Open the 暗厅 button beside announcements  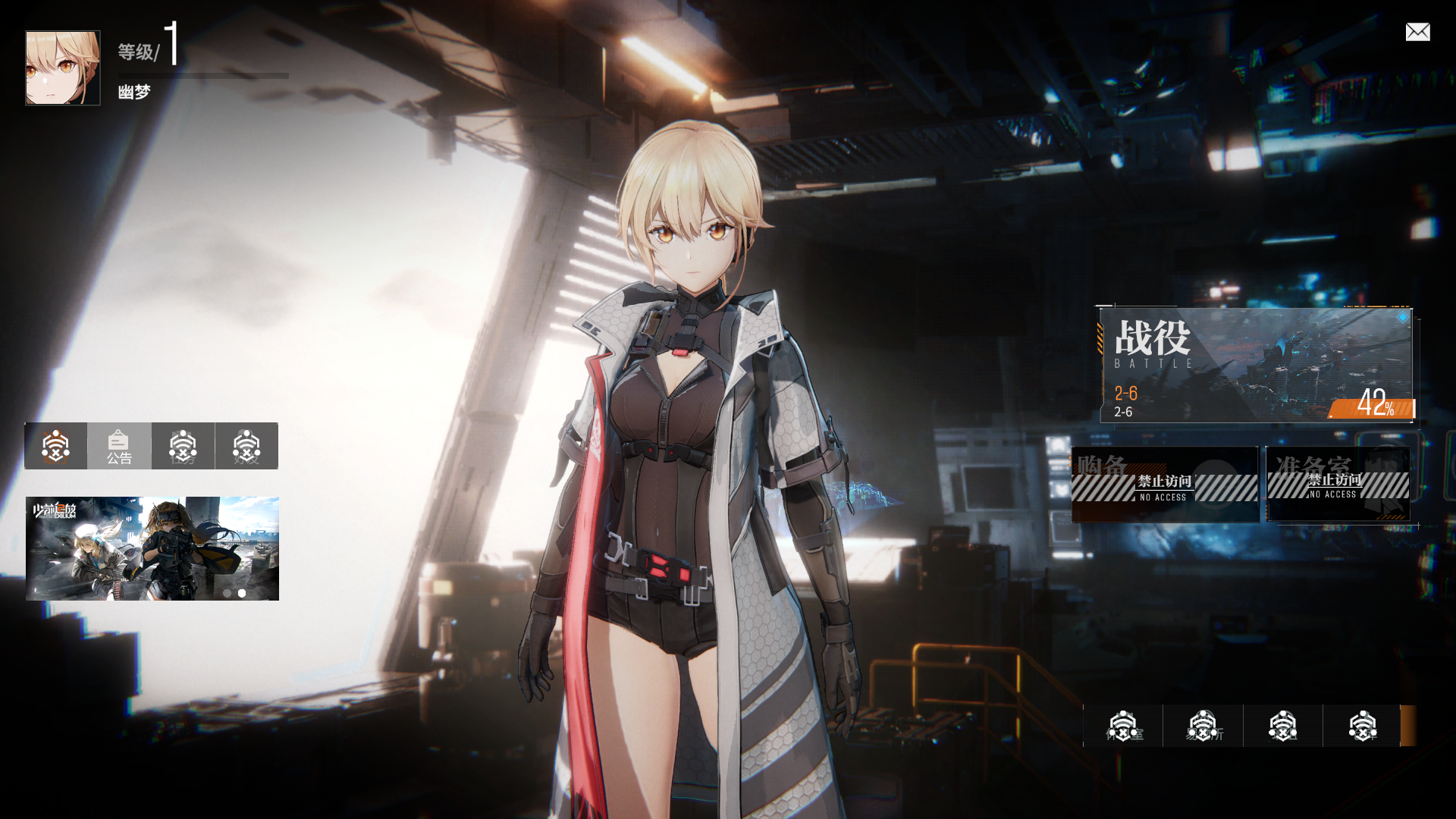coord(55,446)
